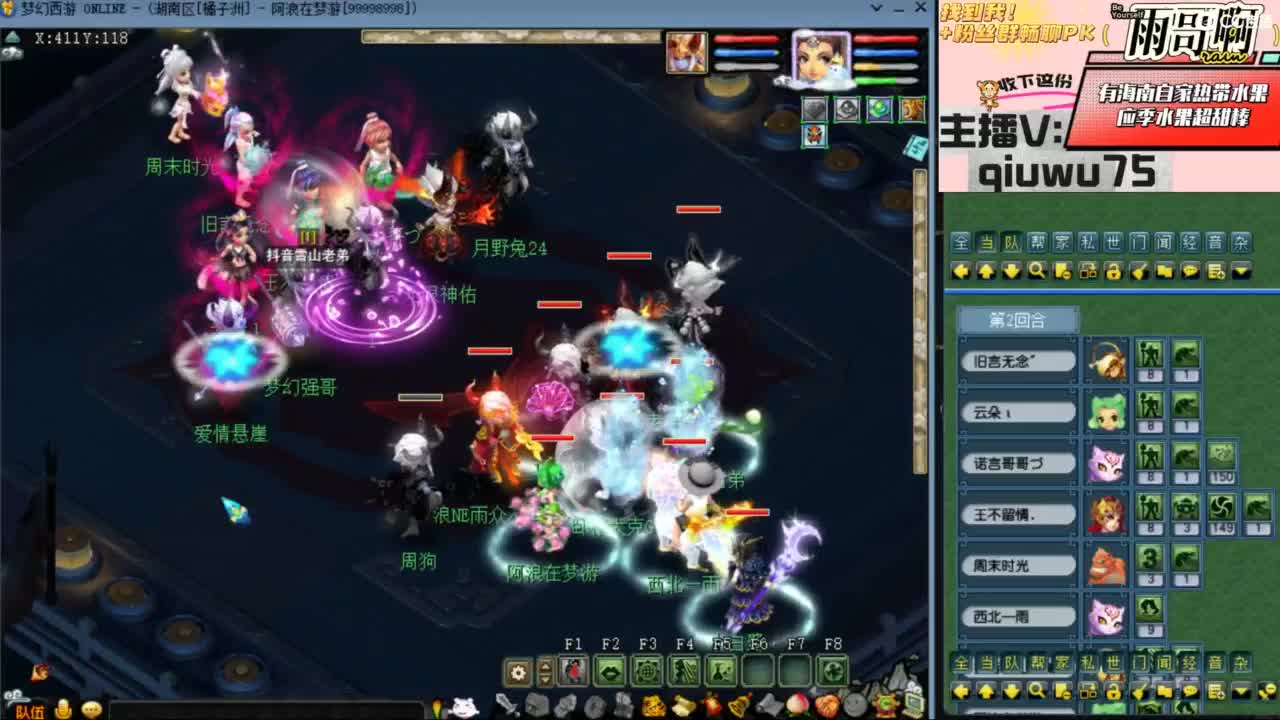Toggle the 门 chat channel filter
Image resolution: width=1280 pixels, height=720 pixels.
tap(1136, 240)
